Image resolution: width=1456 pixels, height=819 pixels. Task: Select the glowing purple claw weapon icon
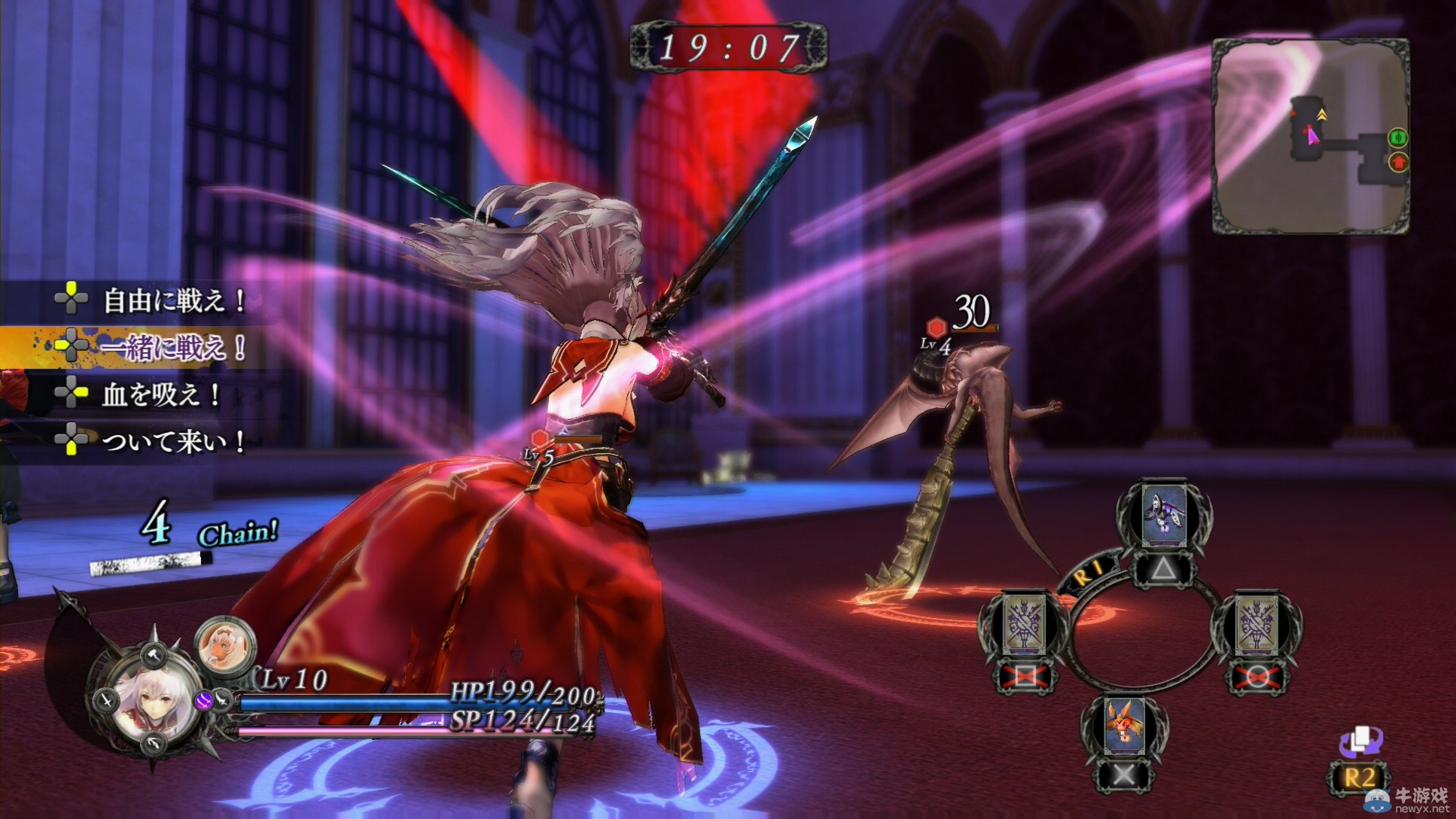coord(204,702)
